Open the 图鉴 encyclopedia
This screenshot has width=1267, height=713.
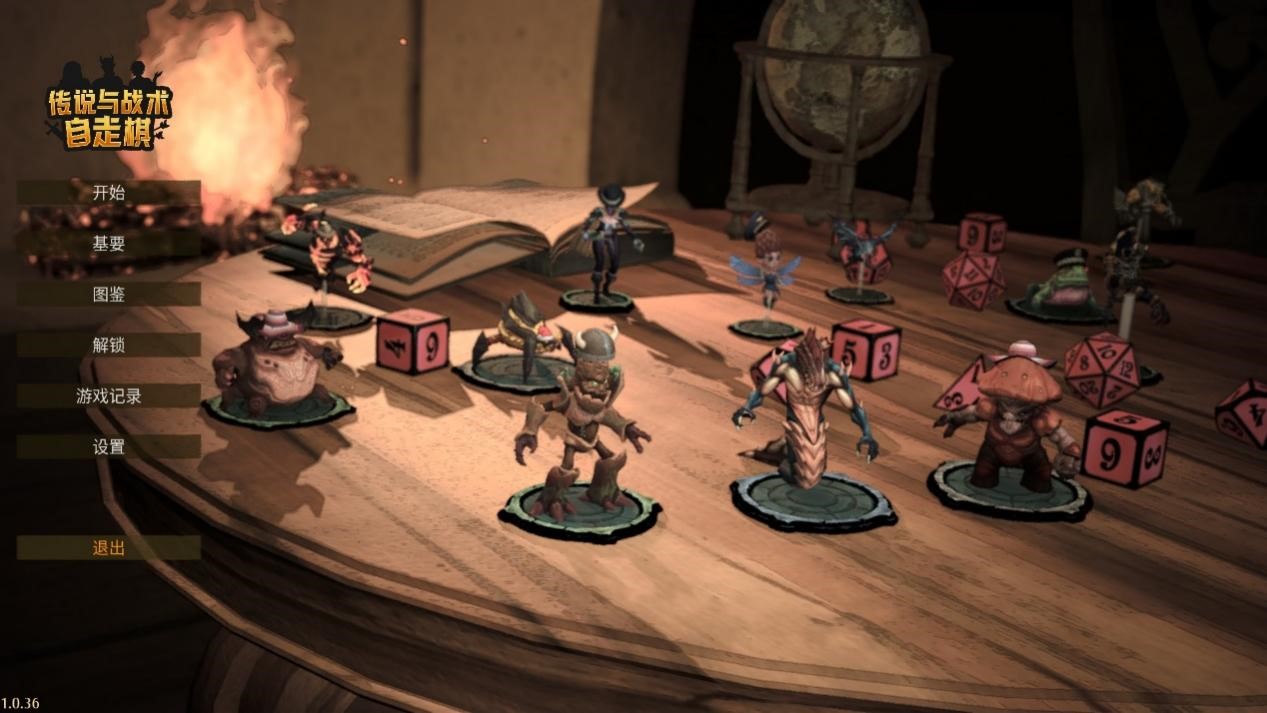108,294
